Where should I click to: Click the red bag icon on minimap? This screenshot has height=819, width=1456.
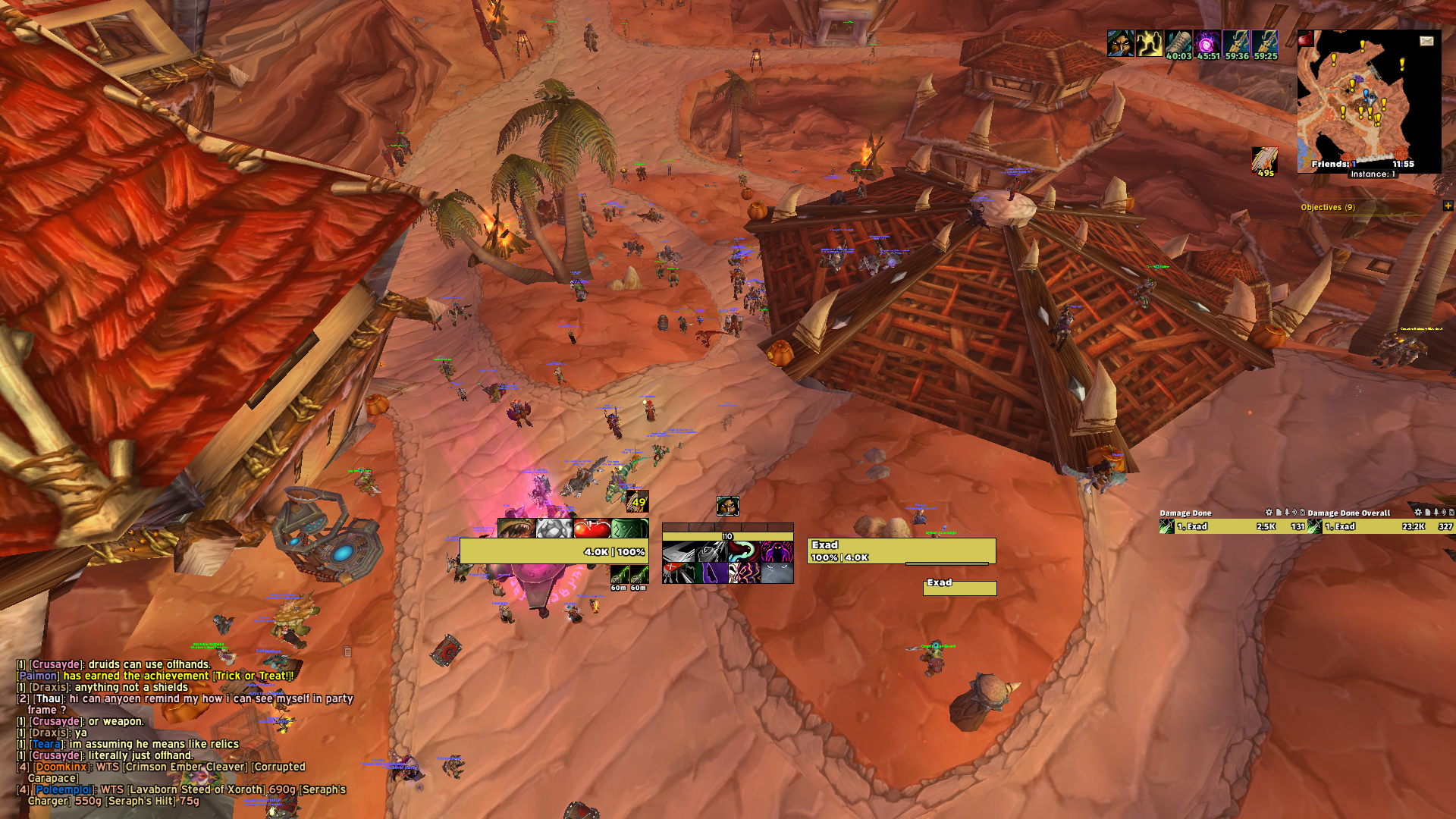(1305, 39)
